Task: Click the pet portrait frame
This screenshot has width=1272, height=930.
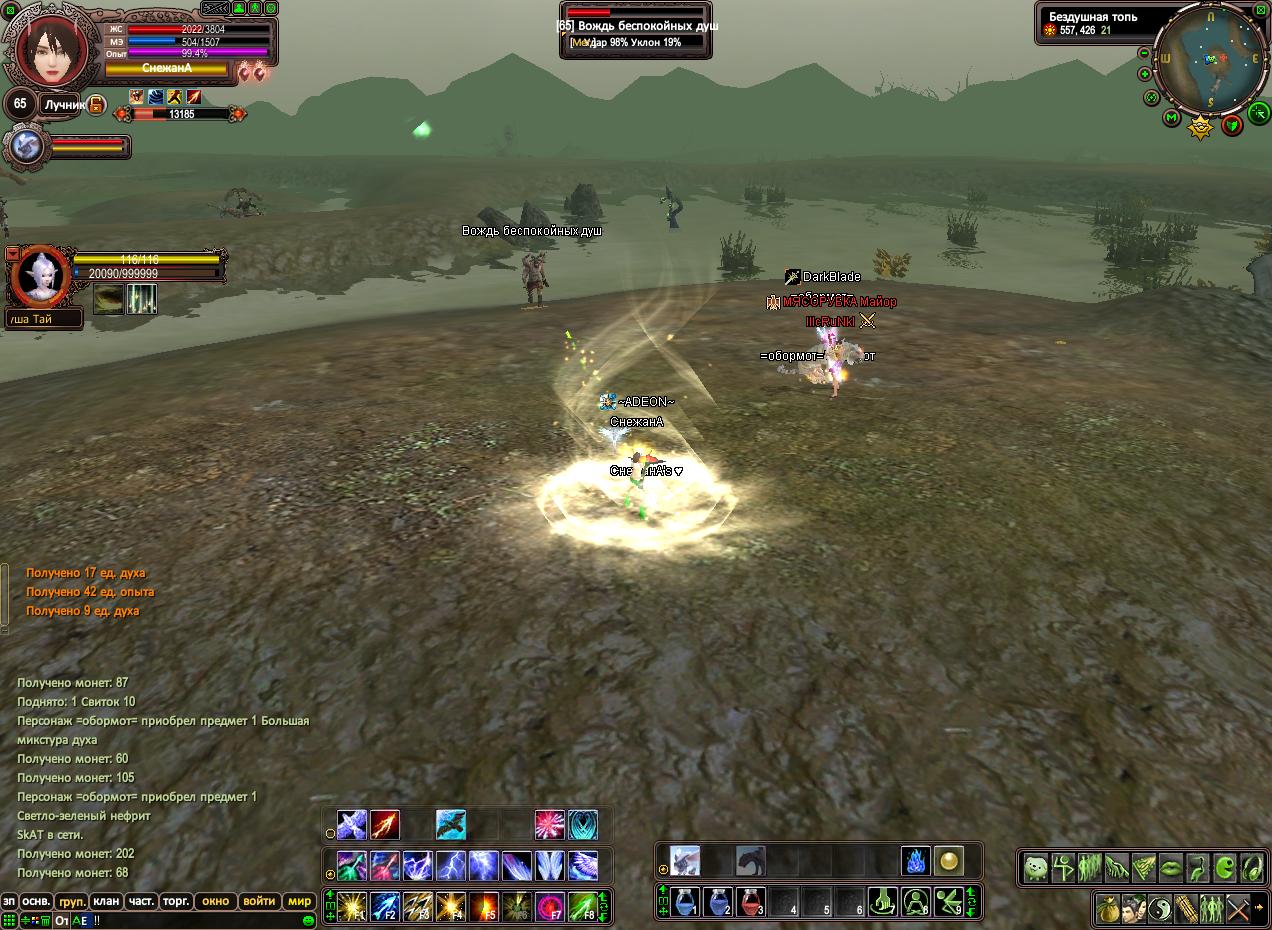Action: (39, 276)
